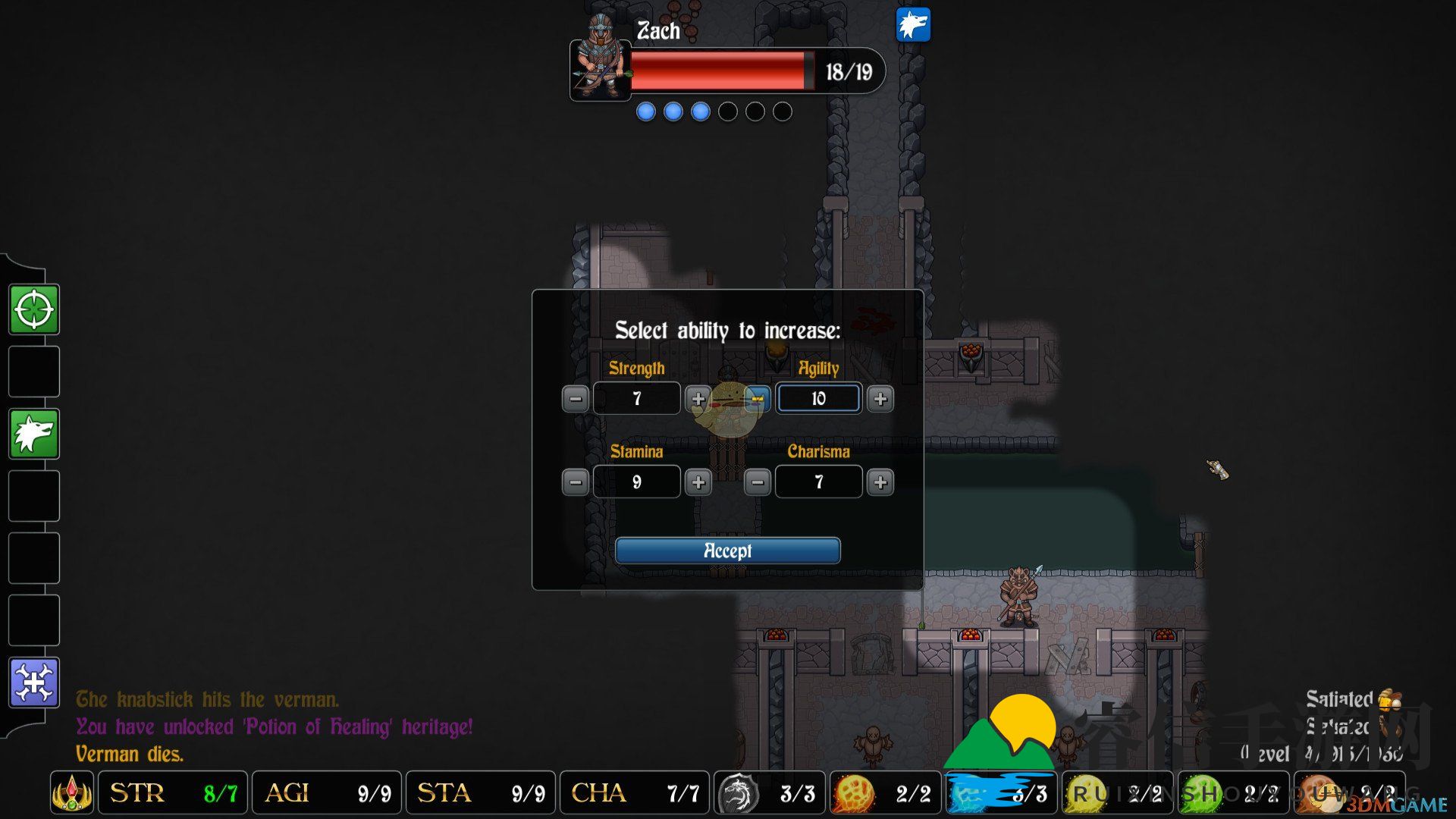1456x819 pixels.
Task: Select the red fire orb slot
Action: pyautogui.click(x=853, y=794)
